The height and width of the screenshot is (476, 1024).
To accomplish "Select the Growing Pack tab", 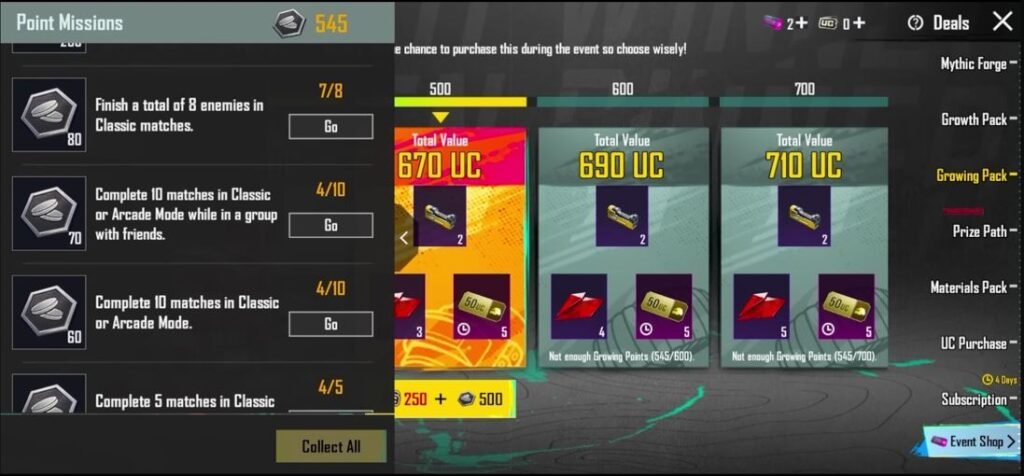I will tap(971, 175).
